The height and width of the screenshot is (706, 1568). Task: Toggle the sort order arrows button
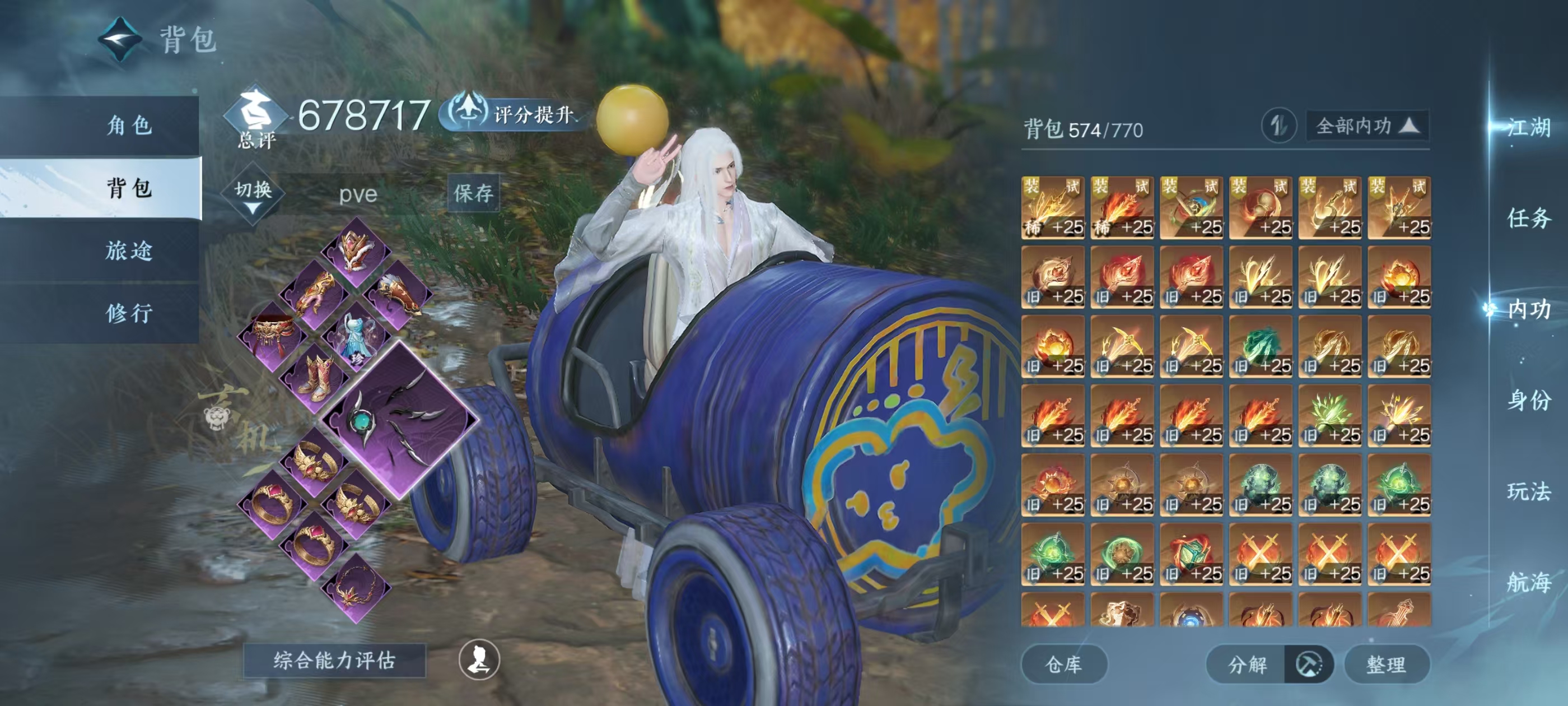1278,126
